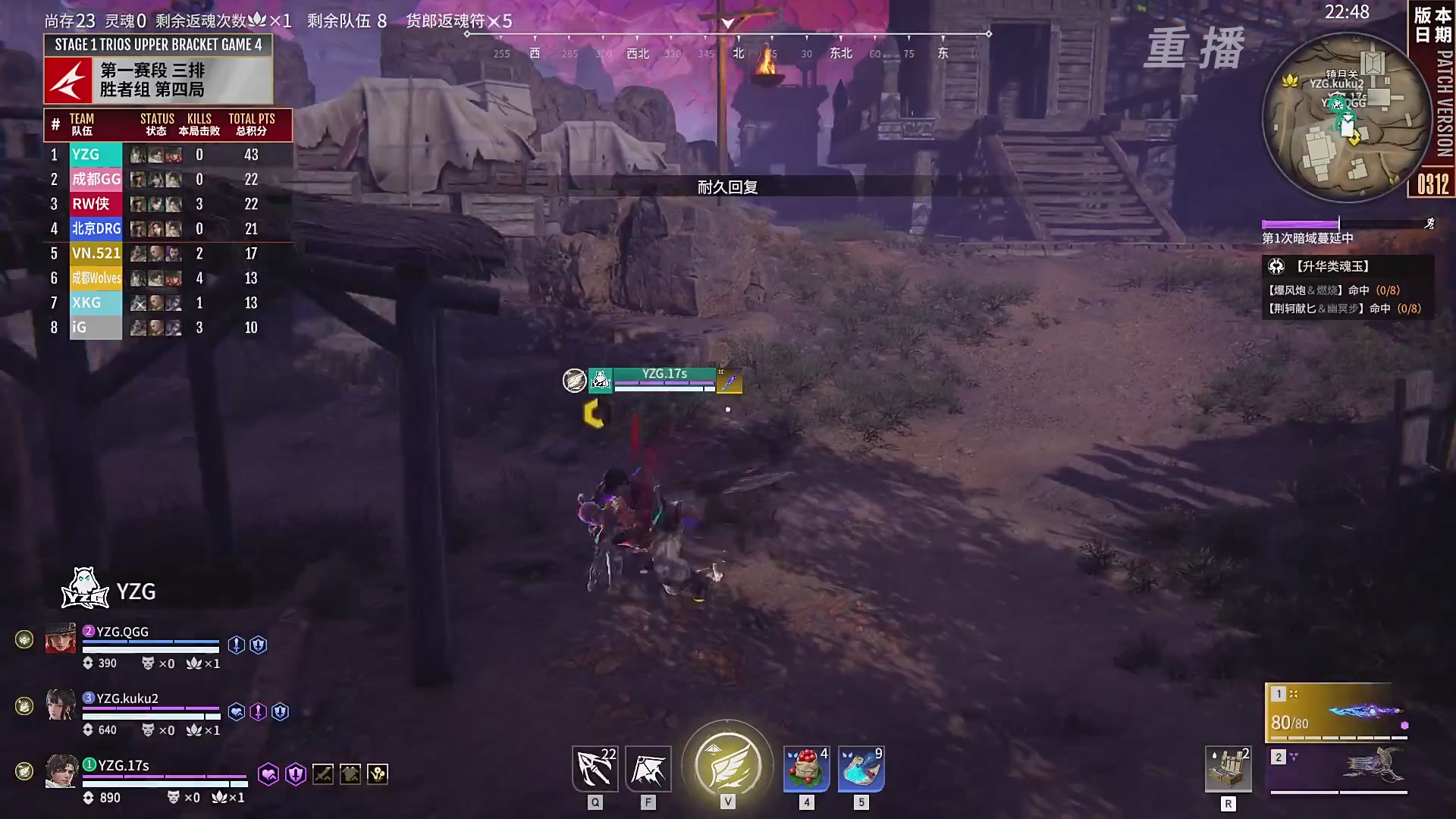The image size is (1456, 819).
Task: Use the red berry food item on slot 4
Action: [x=806, y=767]
